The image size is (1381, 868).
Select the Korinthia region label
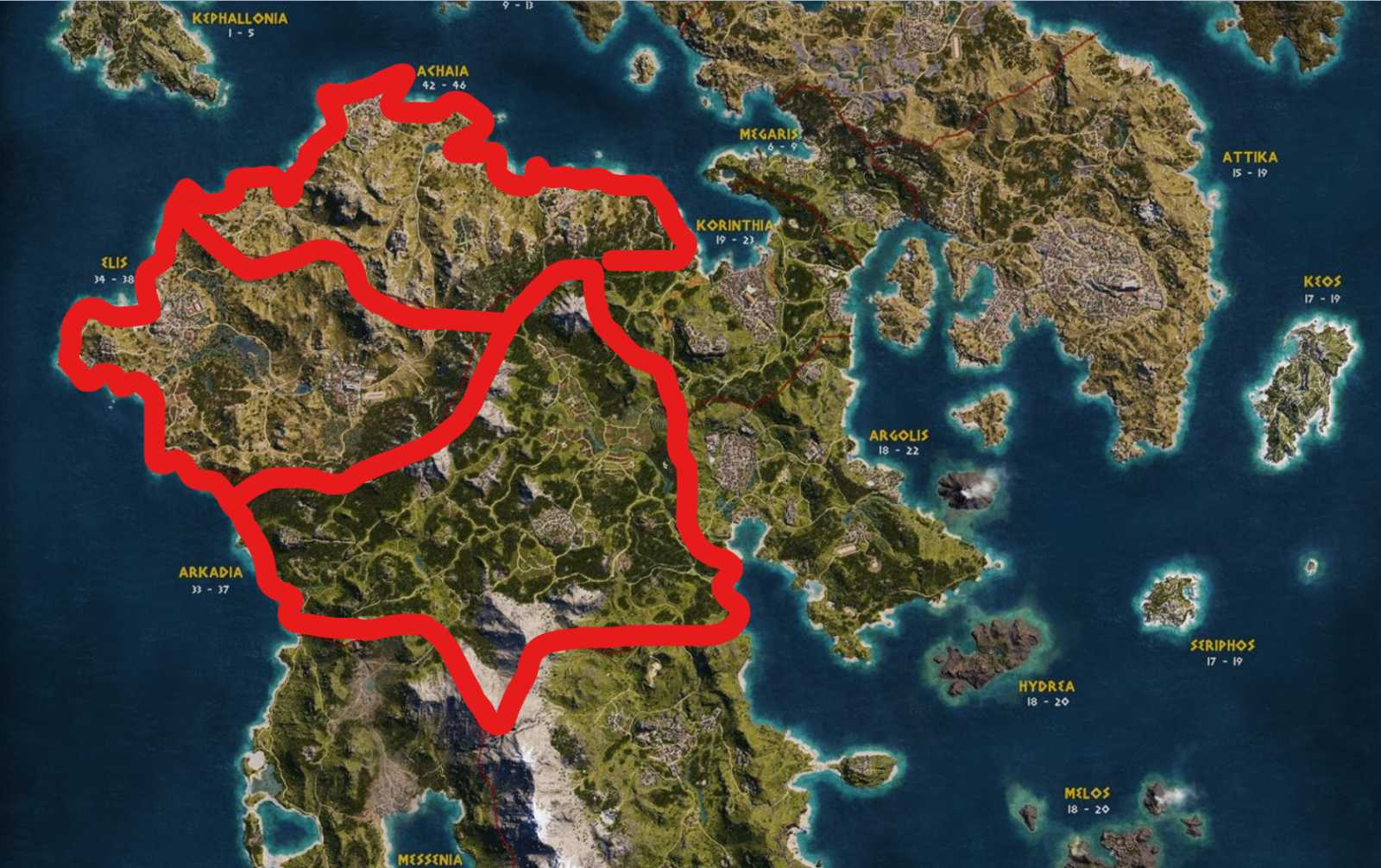pyautogui.click(x=735, y=226)
